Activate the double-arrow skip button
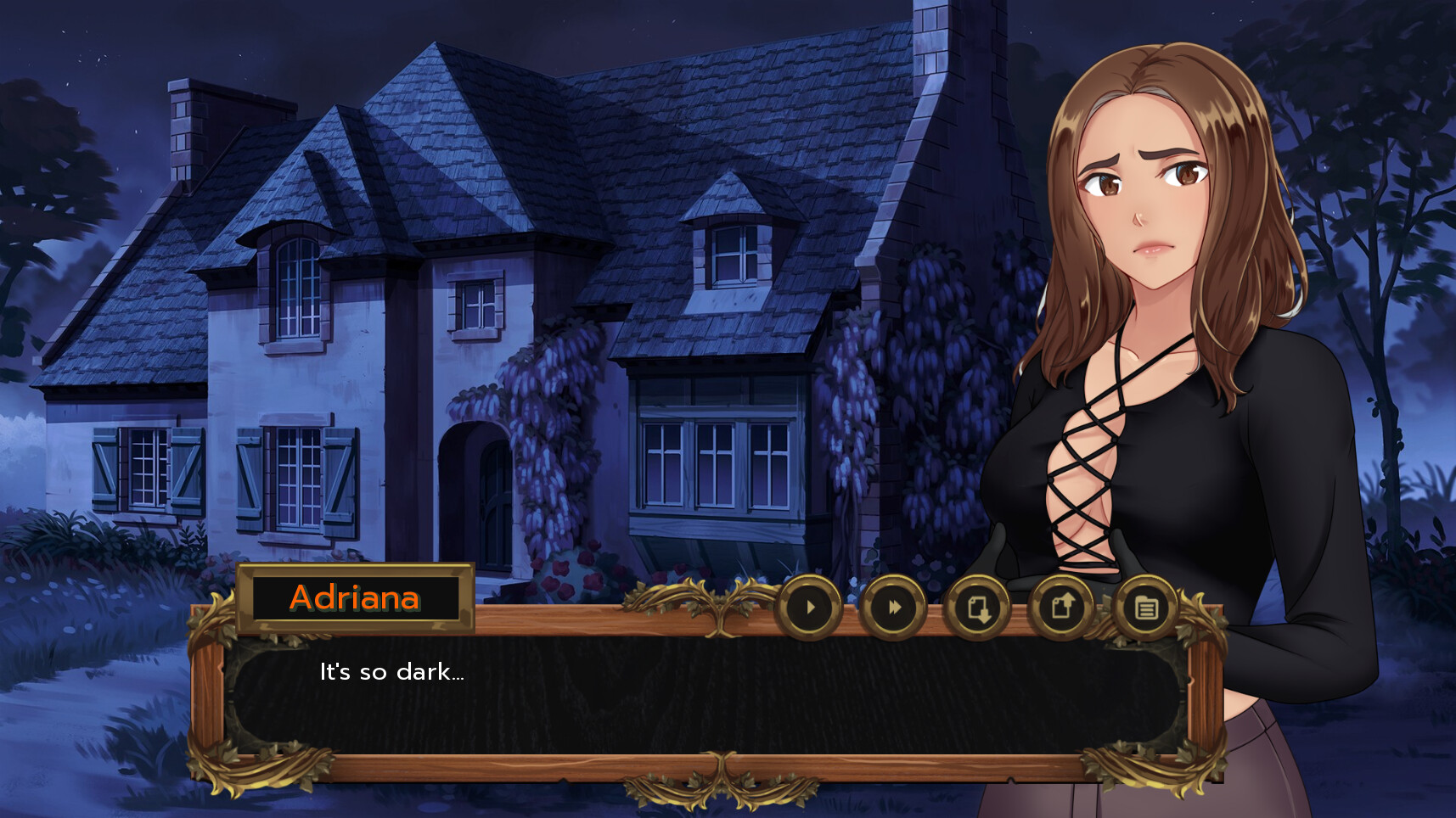 click(x=892, y=608)
